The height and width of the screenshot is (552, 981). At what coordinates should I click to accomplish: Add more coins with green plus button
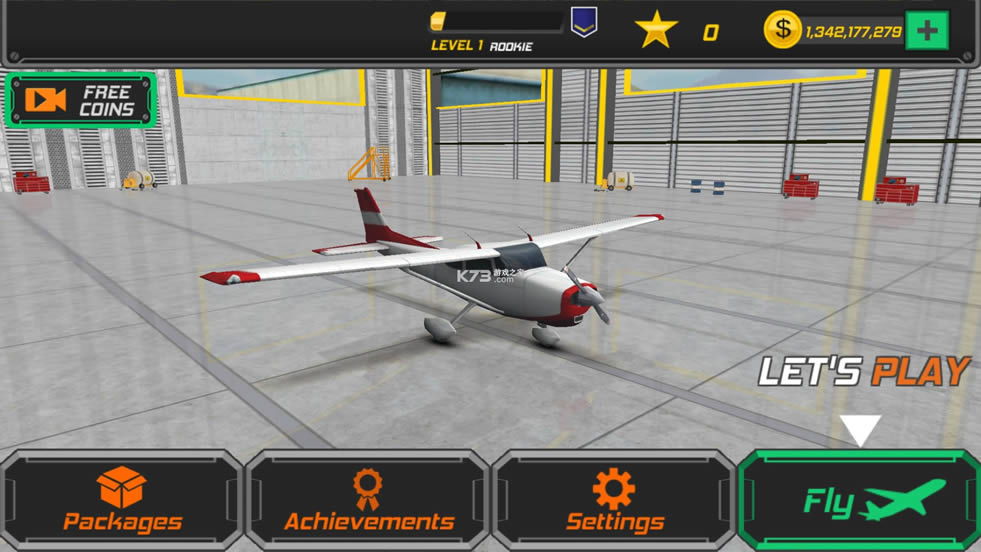[x=926, y=31]
